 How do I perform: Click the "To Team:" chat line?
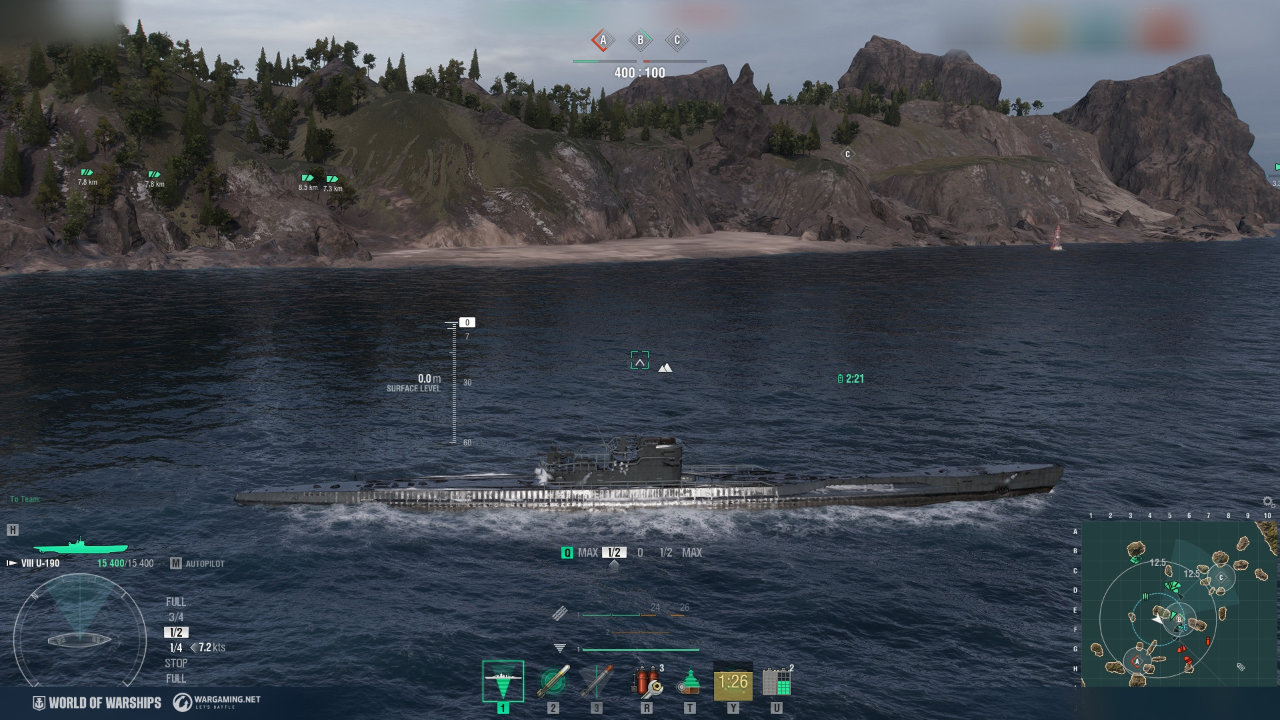[25, 499]
